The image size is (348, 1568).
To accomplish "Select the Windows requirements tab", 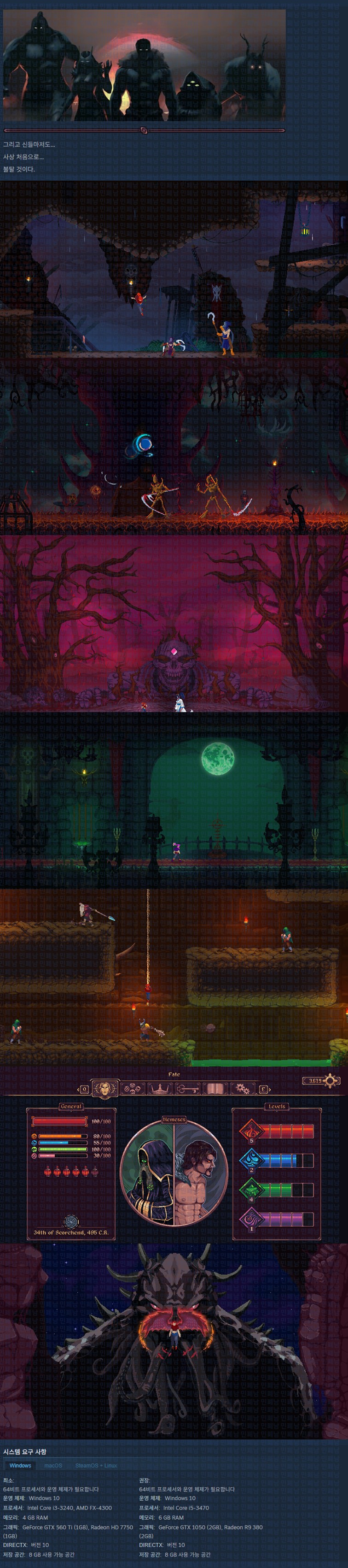I will point(20,1466).
